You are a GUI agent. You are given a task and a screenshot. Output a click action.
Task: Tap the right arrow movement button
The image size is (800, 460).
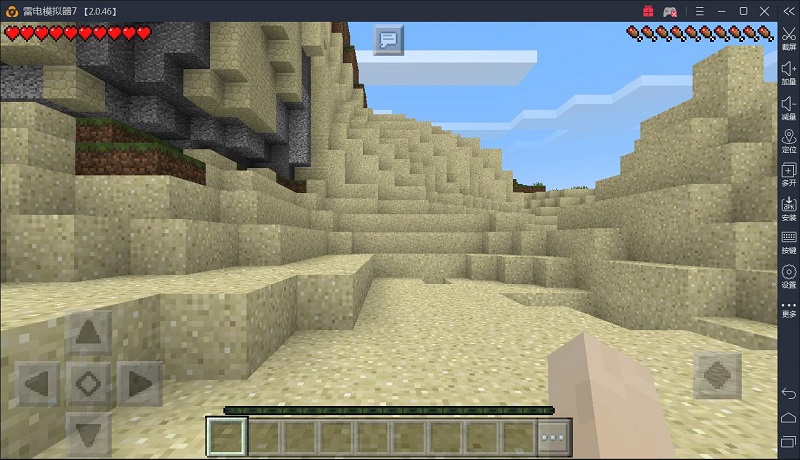pos(139,382)
